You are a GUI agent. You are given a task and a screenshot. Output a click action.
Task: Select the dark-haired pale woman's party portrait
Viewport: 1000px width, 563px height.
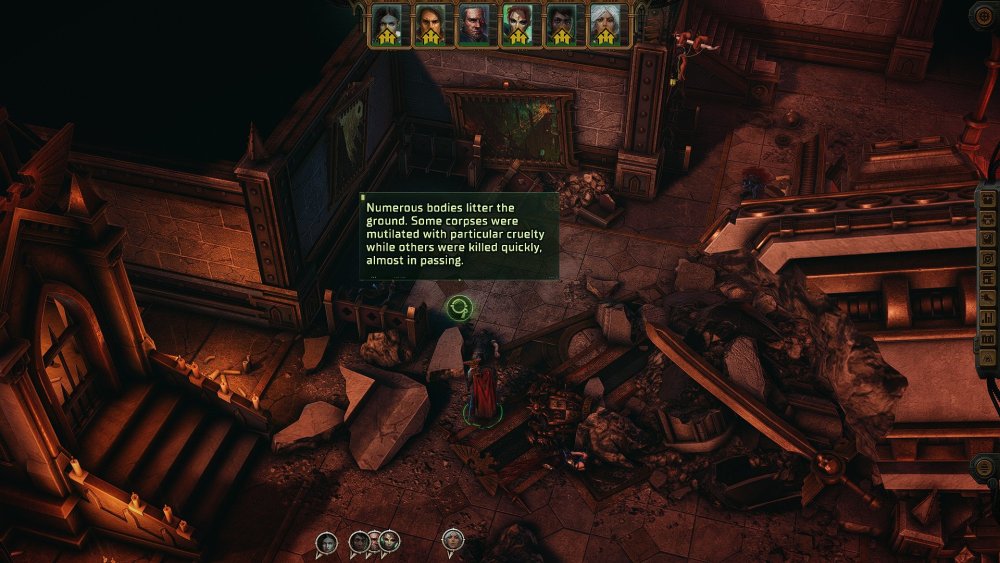(x=387, y=24)
